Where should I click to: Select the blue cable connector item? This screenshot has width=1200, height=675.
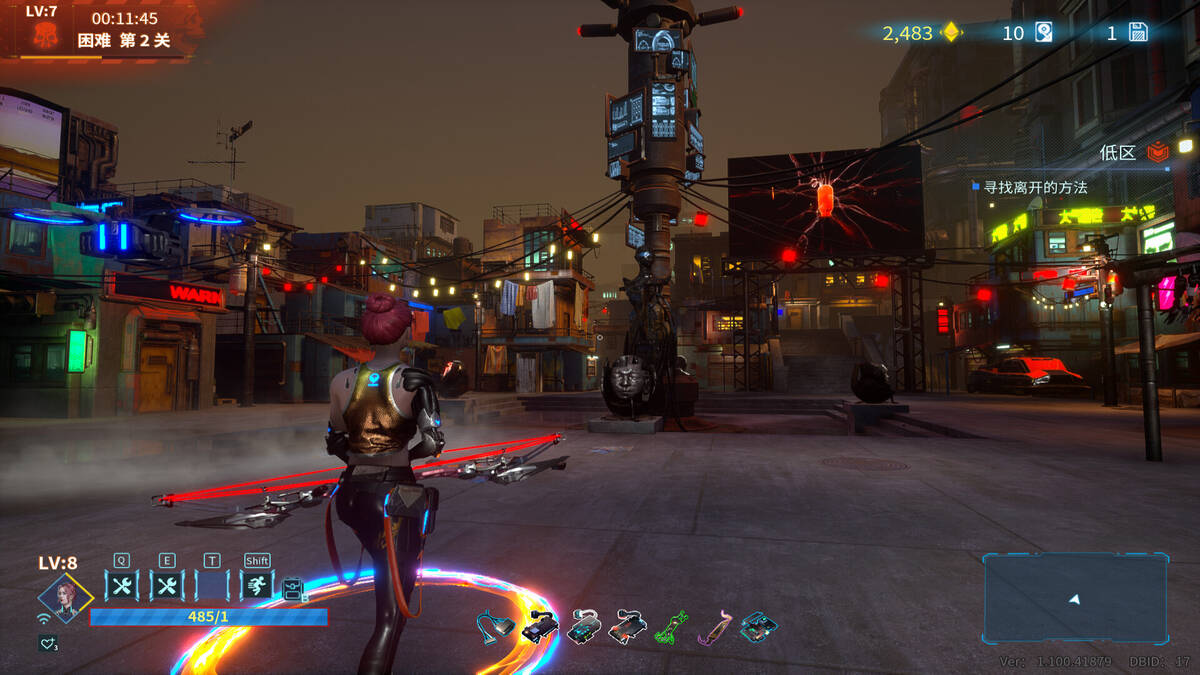coord(495,626)
